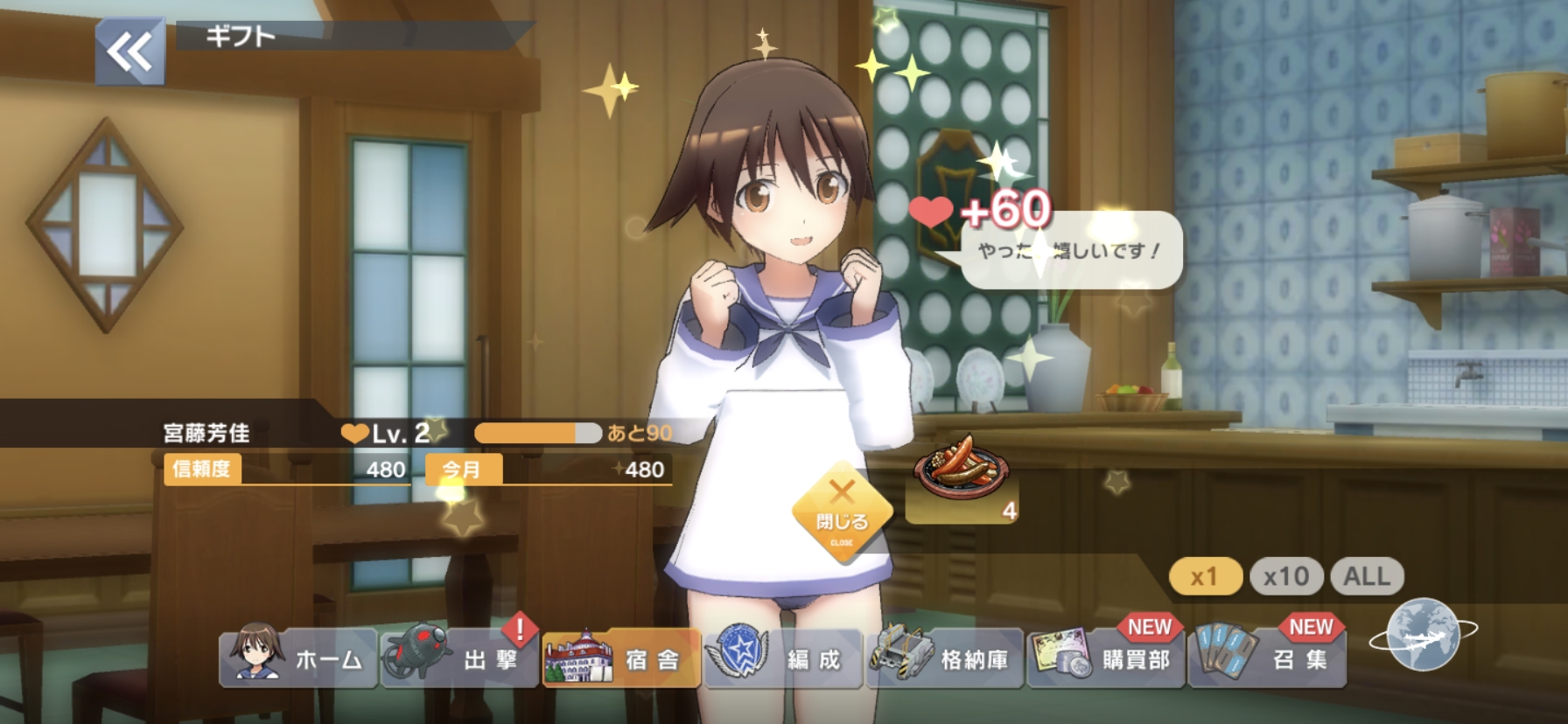The width and height of the screenshot is (1568, 724).
Task: Close the gift panel with 閉じる button
Action: 842,513
